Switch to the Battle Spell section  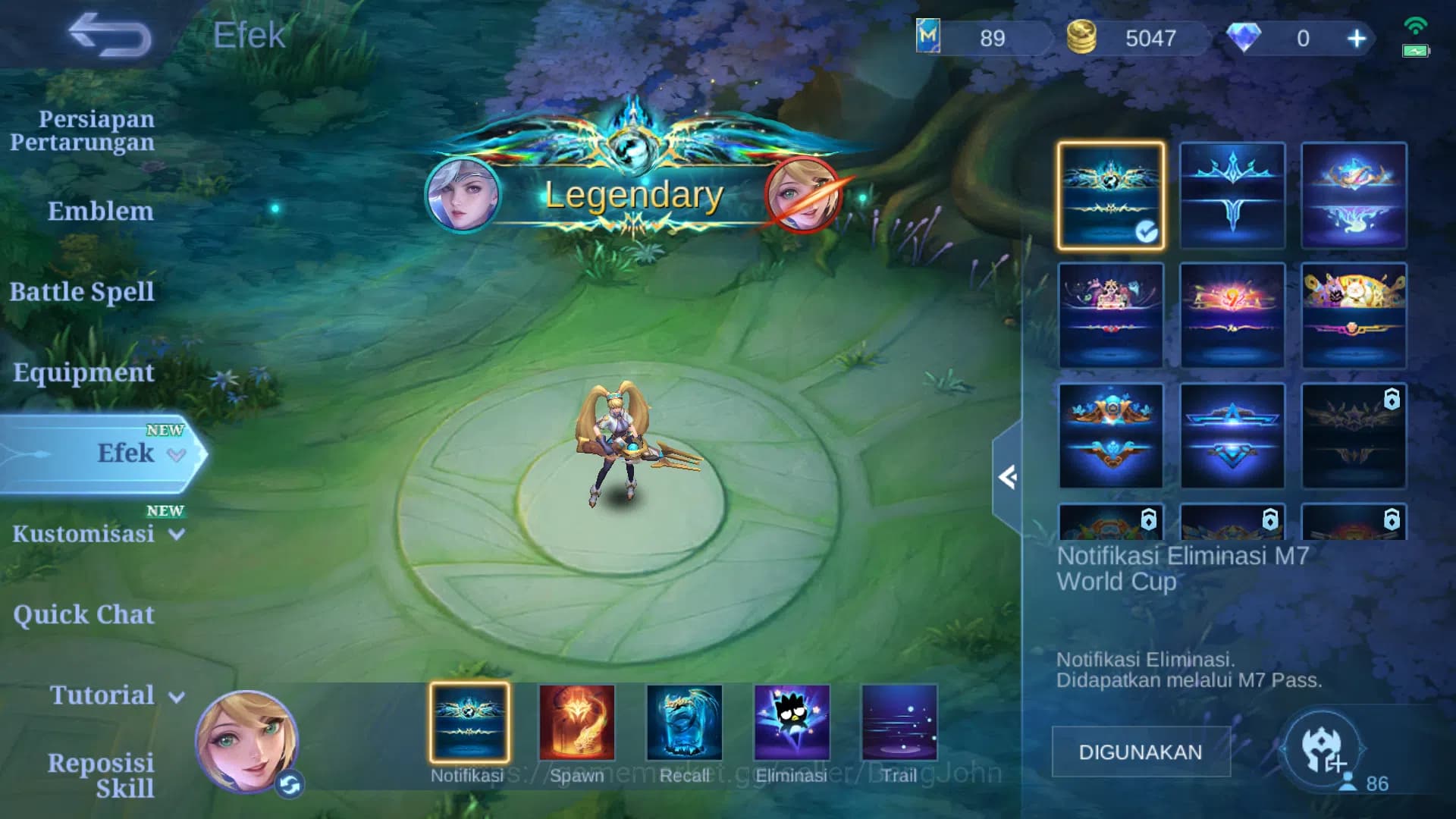[x=83, y=292]
